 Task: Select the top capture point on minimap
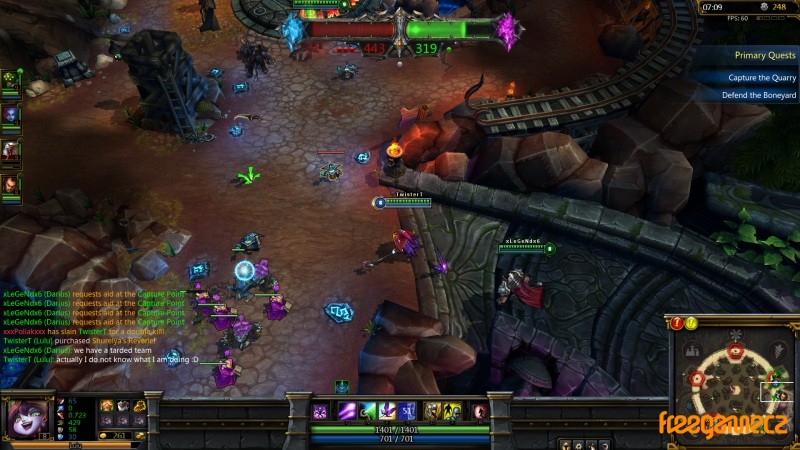coord(736,350)
